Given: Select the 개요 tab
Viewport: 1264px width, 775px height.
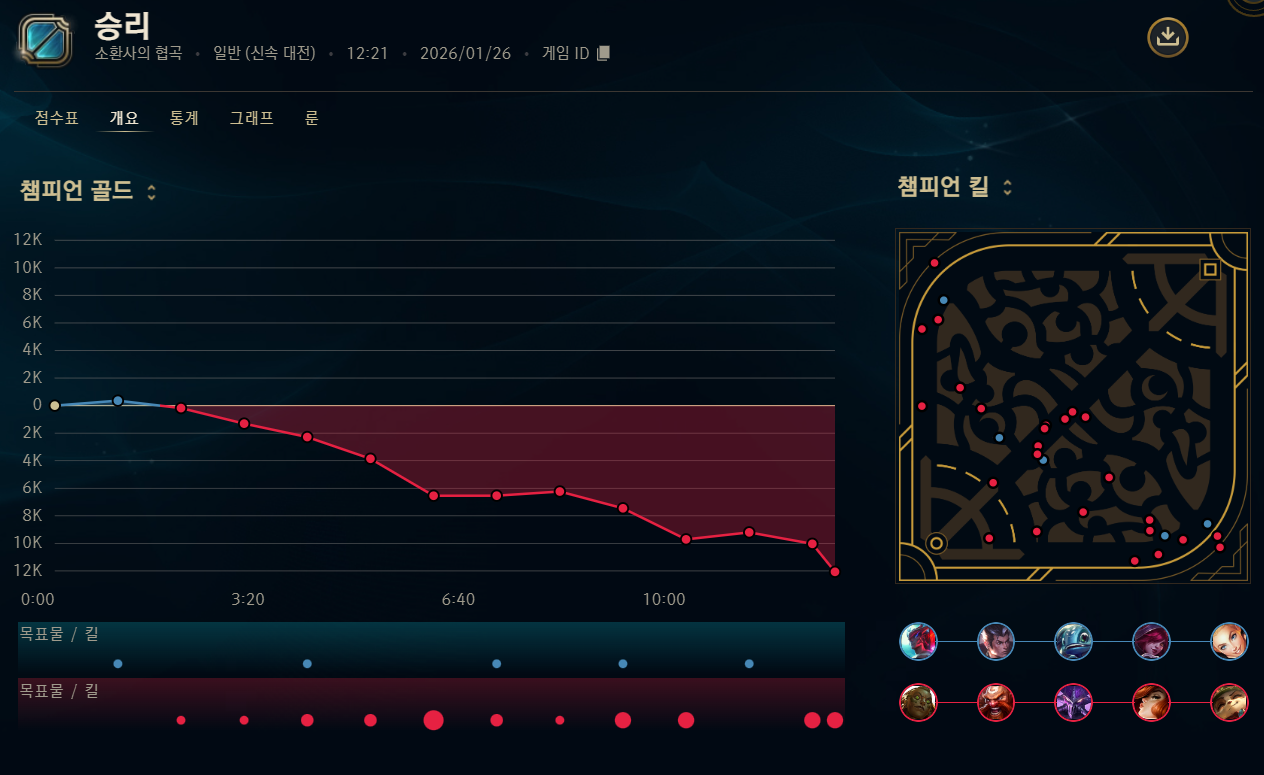Looking at the screenshot, I should click(x=124, y=118).
